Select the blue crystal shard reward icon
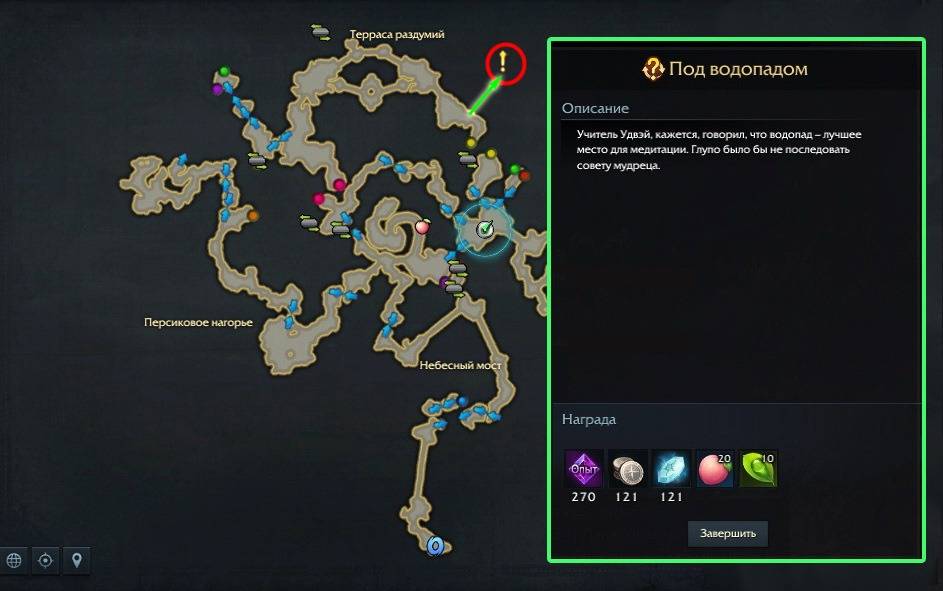The image size is (943, 591). click(671, 468)
